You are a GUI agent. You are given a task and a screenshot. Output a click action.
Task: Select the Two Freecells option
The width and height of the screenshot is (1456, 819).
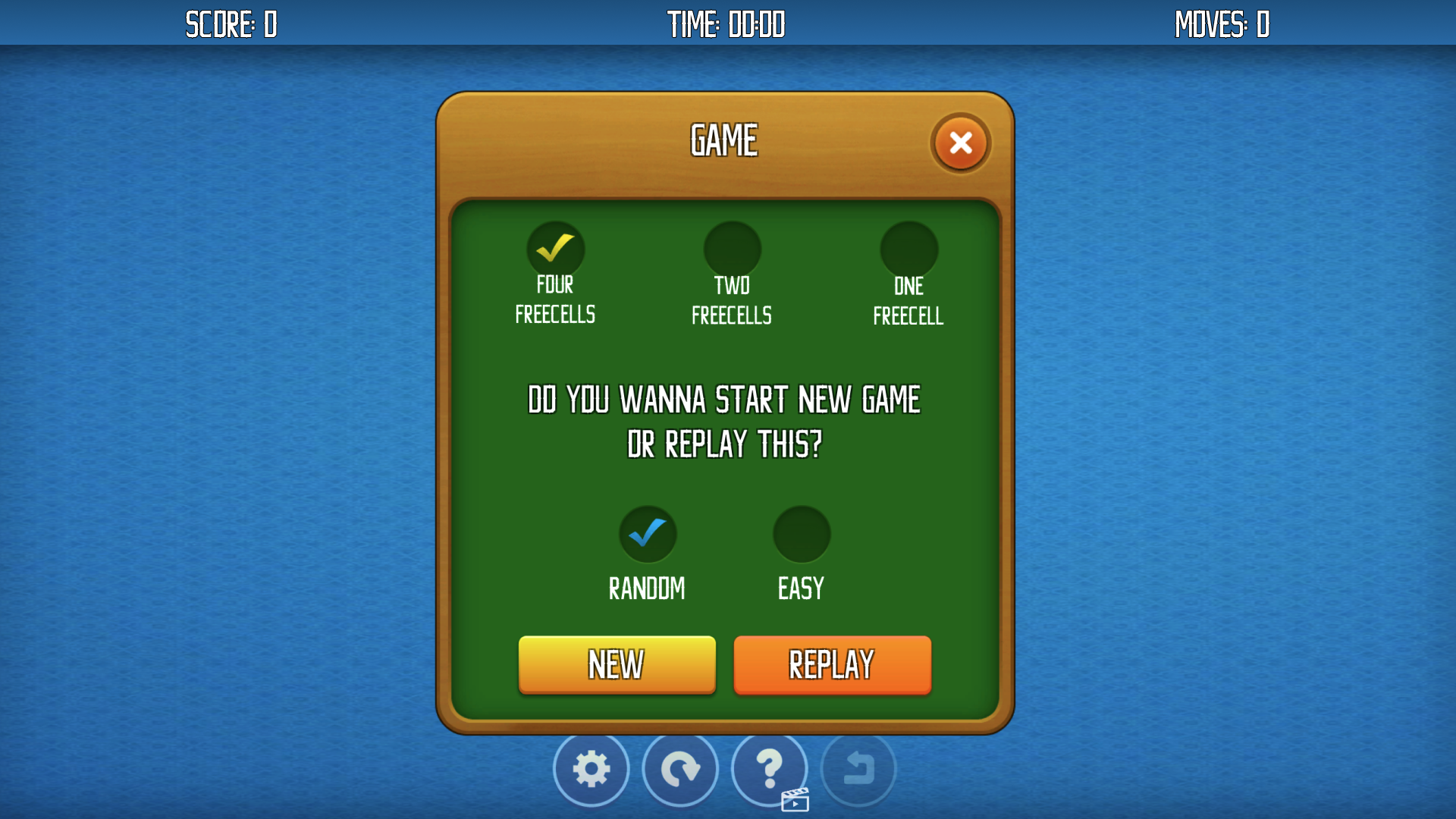pos(732,248)
